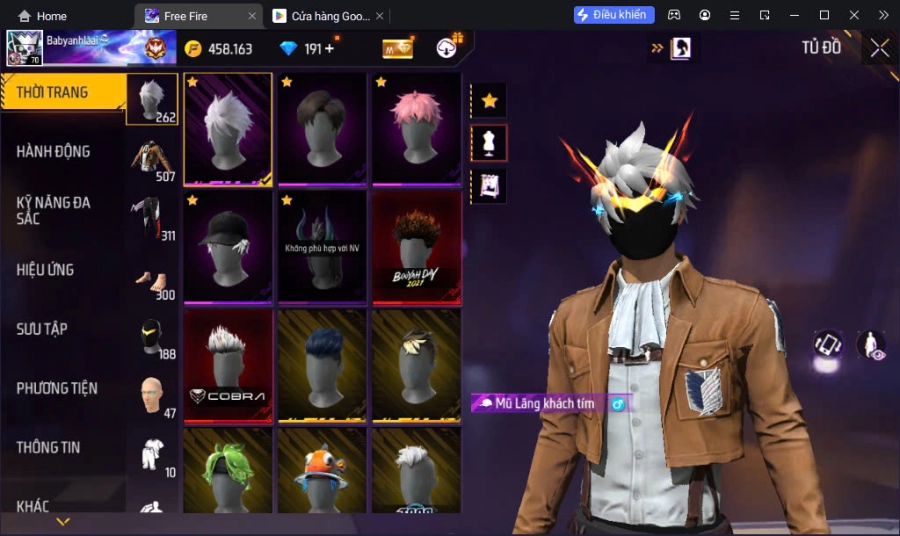The height and width of the screenshot is (536, 900).
Task: Add diamonds with the plus button
Action: (x=329, y=48)
